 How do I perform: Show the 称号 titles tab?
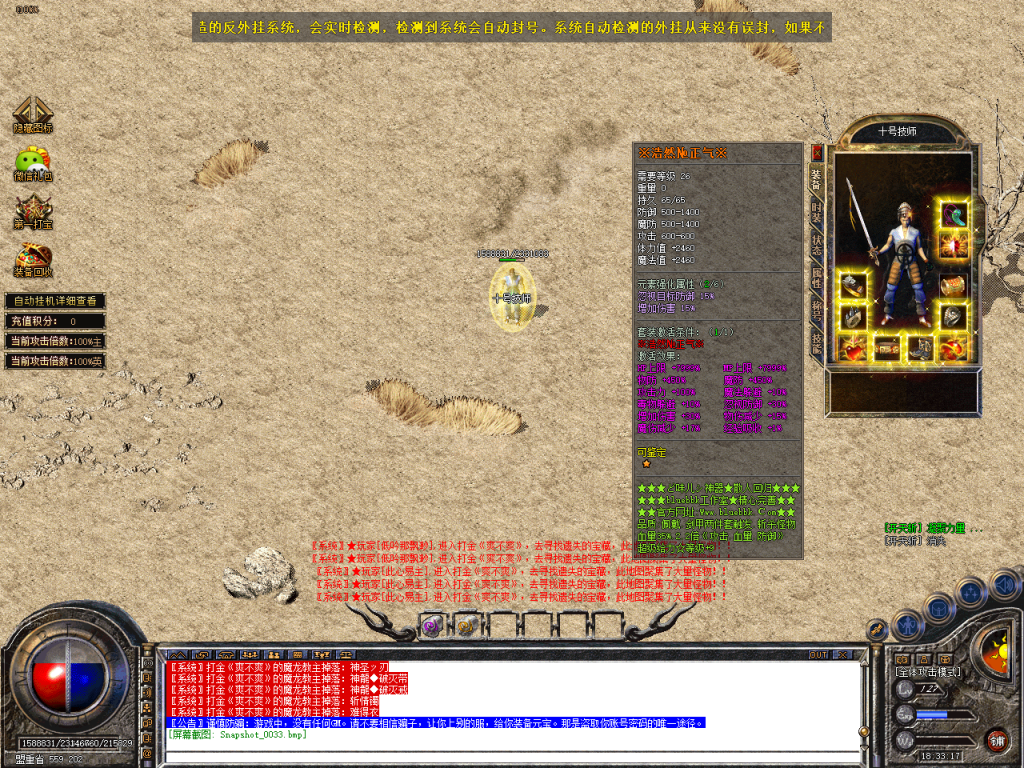tap(817, 310)
